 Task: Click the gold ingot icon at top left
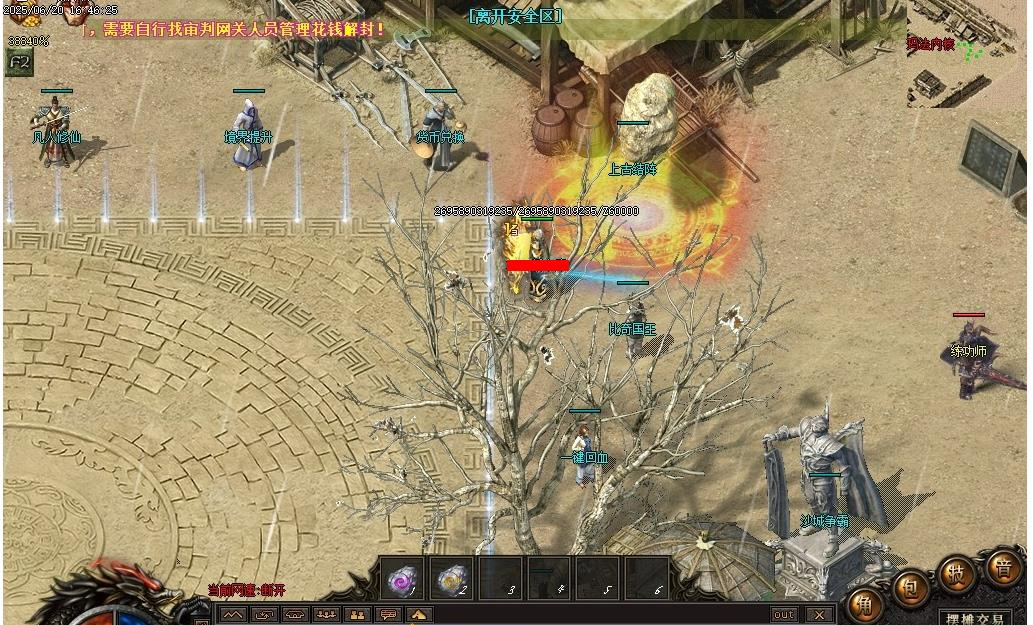point(20,14)
